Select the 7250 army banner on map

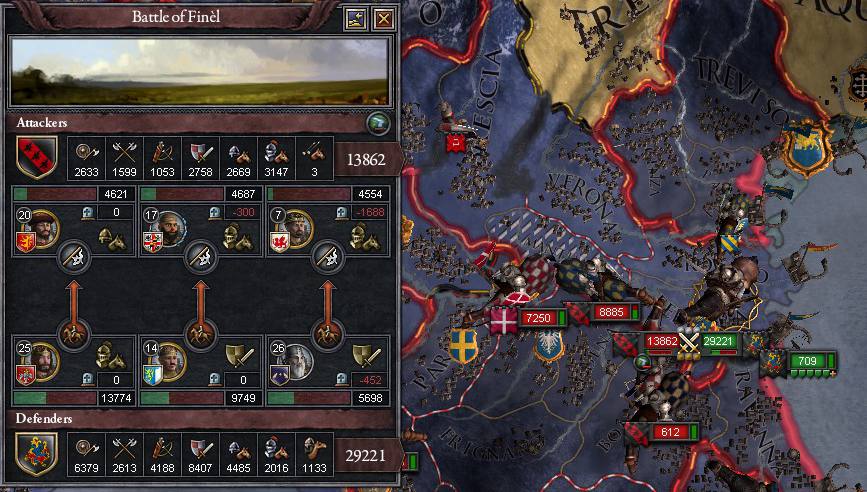point(538,318)
